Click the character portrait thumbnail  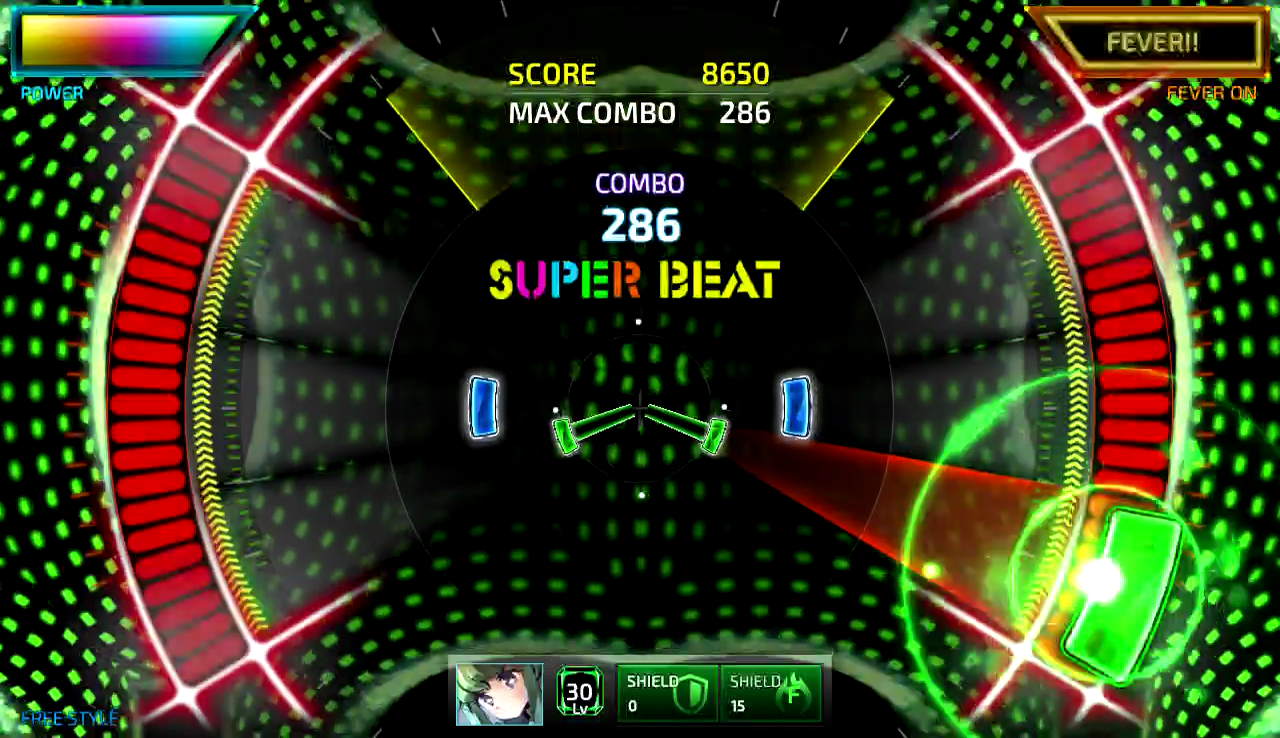pos(498,692)
